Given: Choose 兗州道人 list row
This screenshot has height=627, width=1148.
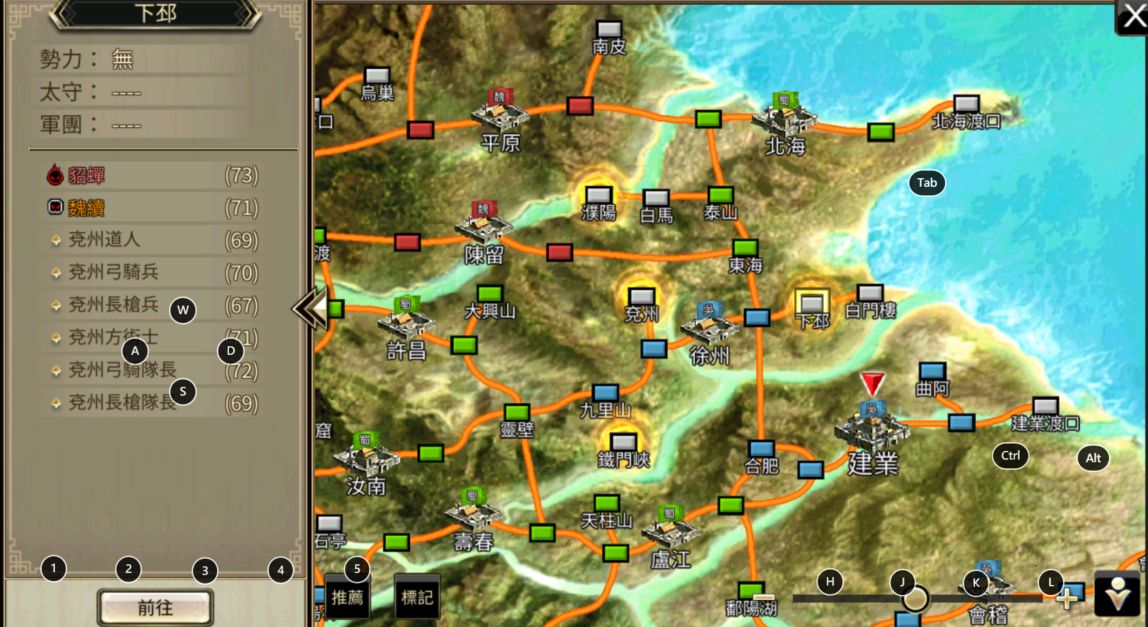Looking at the screenshot, I should [150, 240].
